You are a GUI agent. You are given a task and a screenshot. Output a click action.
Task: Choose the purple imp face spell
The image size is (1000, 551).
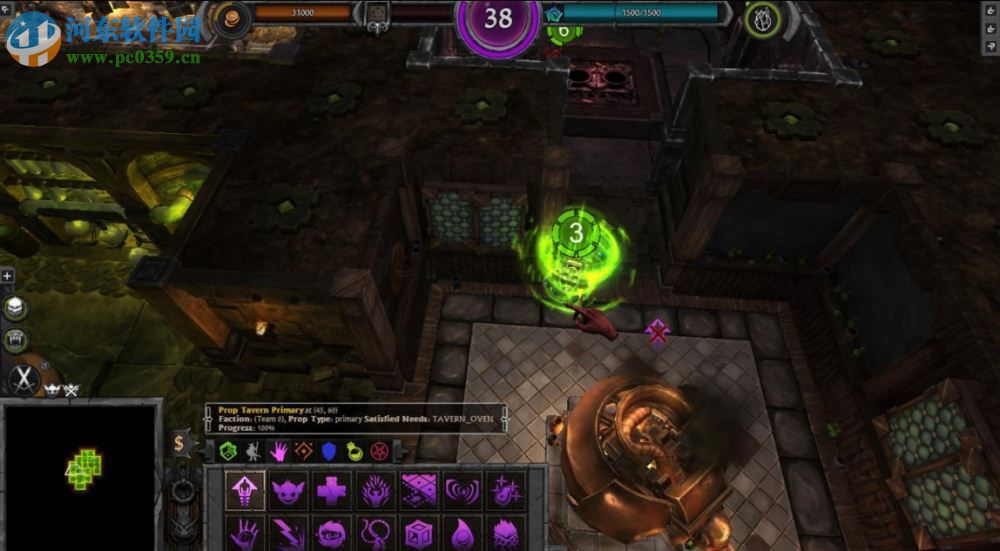click(288, 491)
